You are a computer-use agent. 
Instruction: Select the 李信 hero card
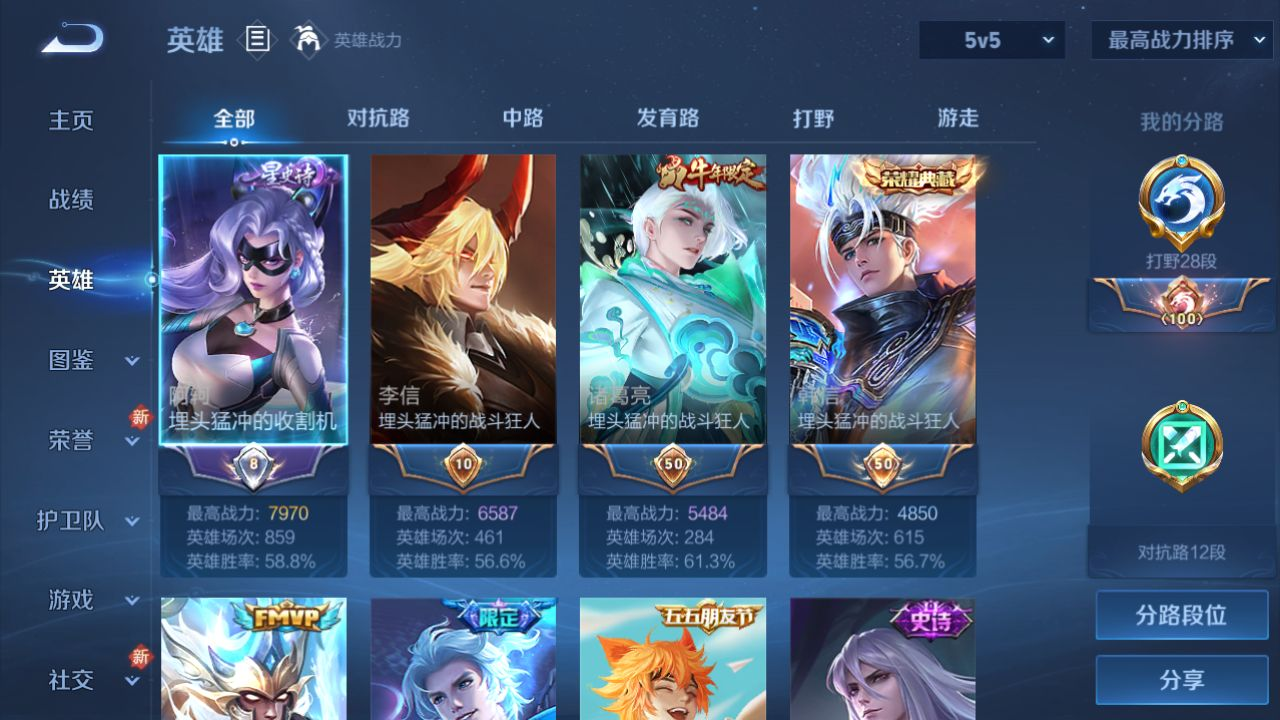pyautogui.click(x=463, y=300)
